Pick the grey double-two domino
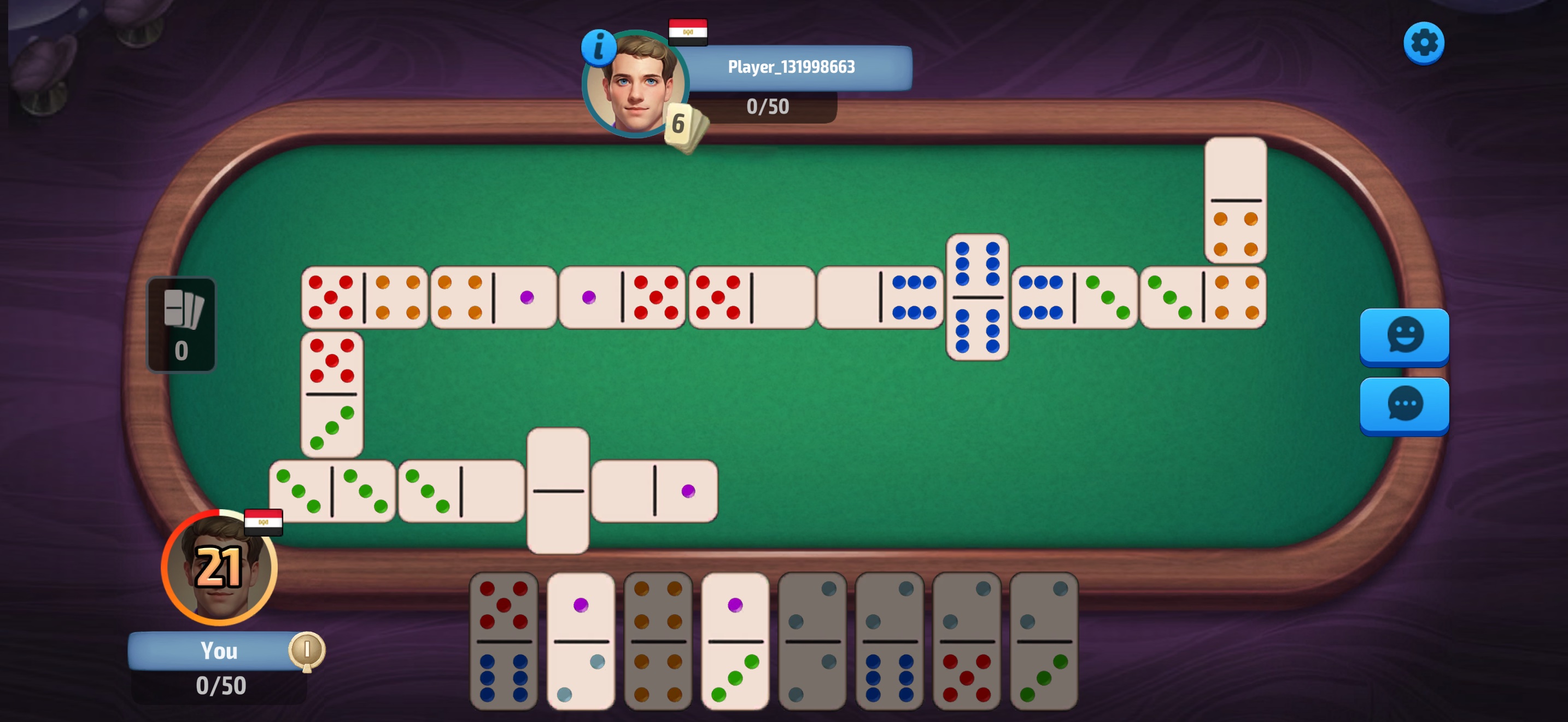Image resolution: width=1568 pixels, height=722 pixels. (x=812, y=641)
